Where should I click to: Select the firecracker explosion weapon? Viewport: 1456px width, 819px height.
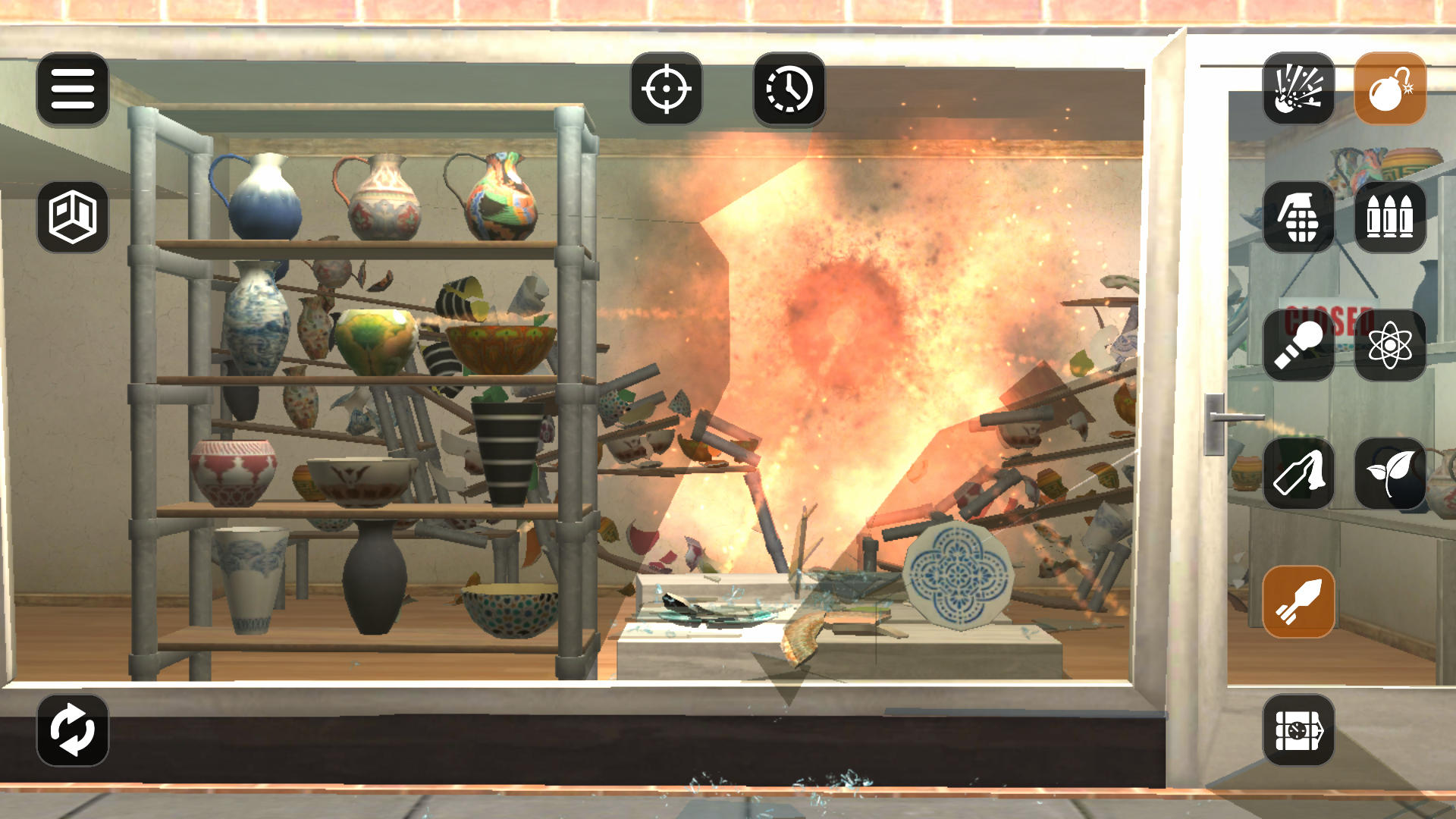tap(1298, 89)
